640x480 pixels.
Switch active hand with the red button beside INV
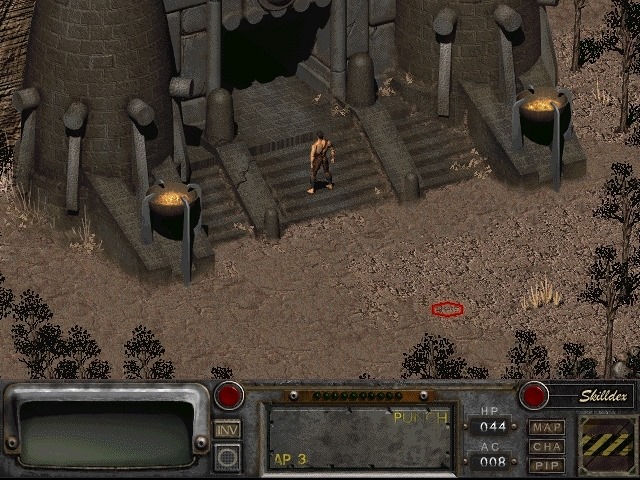tap(229, 395)
